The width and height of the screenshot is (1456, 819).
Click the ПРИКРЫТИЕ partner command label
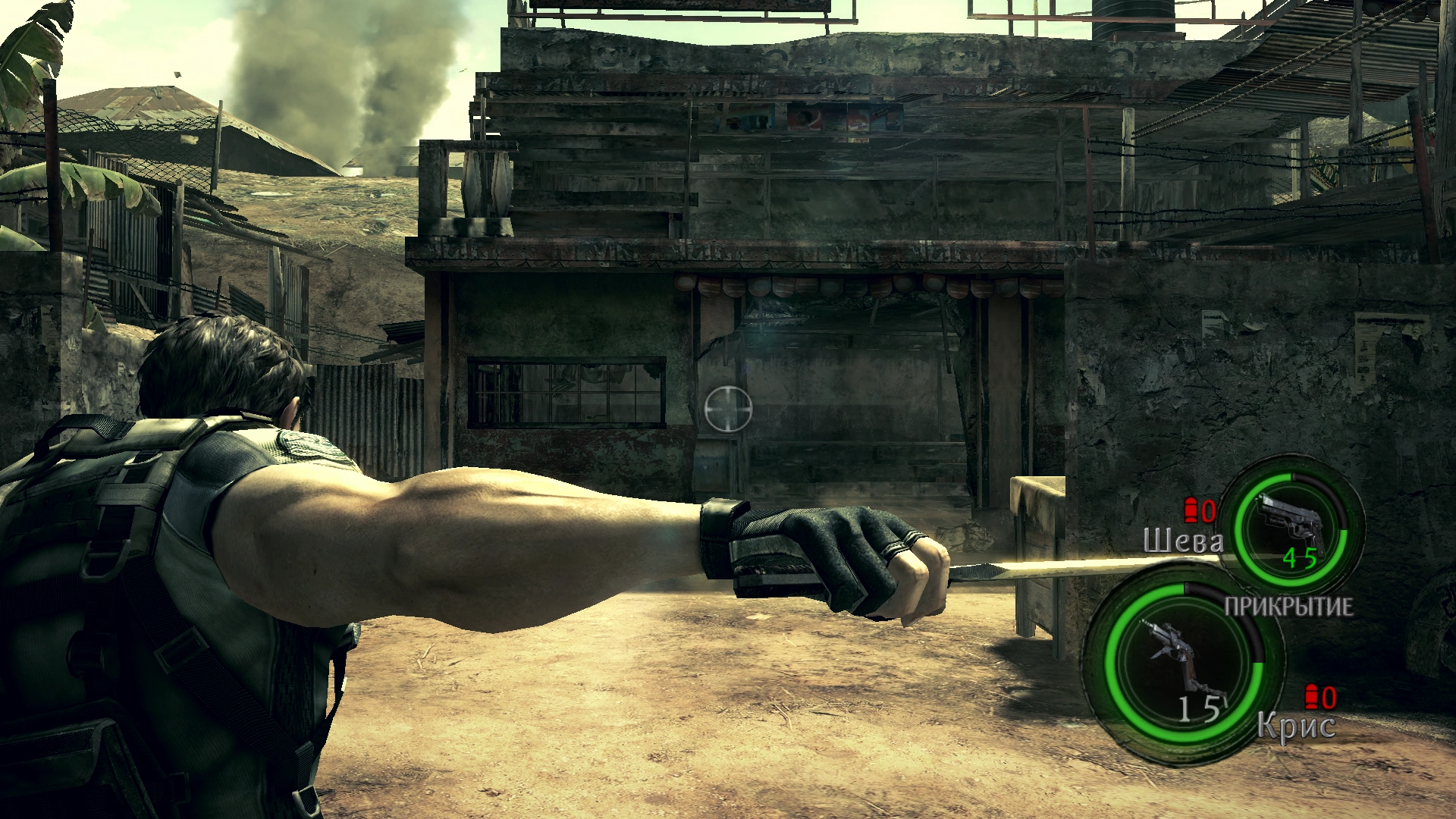click(1288, 607)
